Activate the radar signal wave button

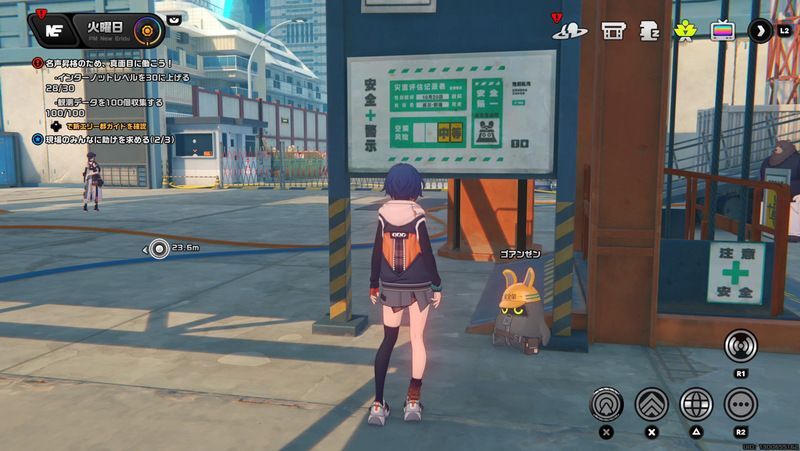(x=741, y=346)
